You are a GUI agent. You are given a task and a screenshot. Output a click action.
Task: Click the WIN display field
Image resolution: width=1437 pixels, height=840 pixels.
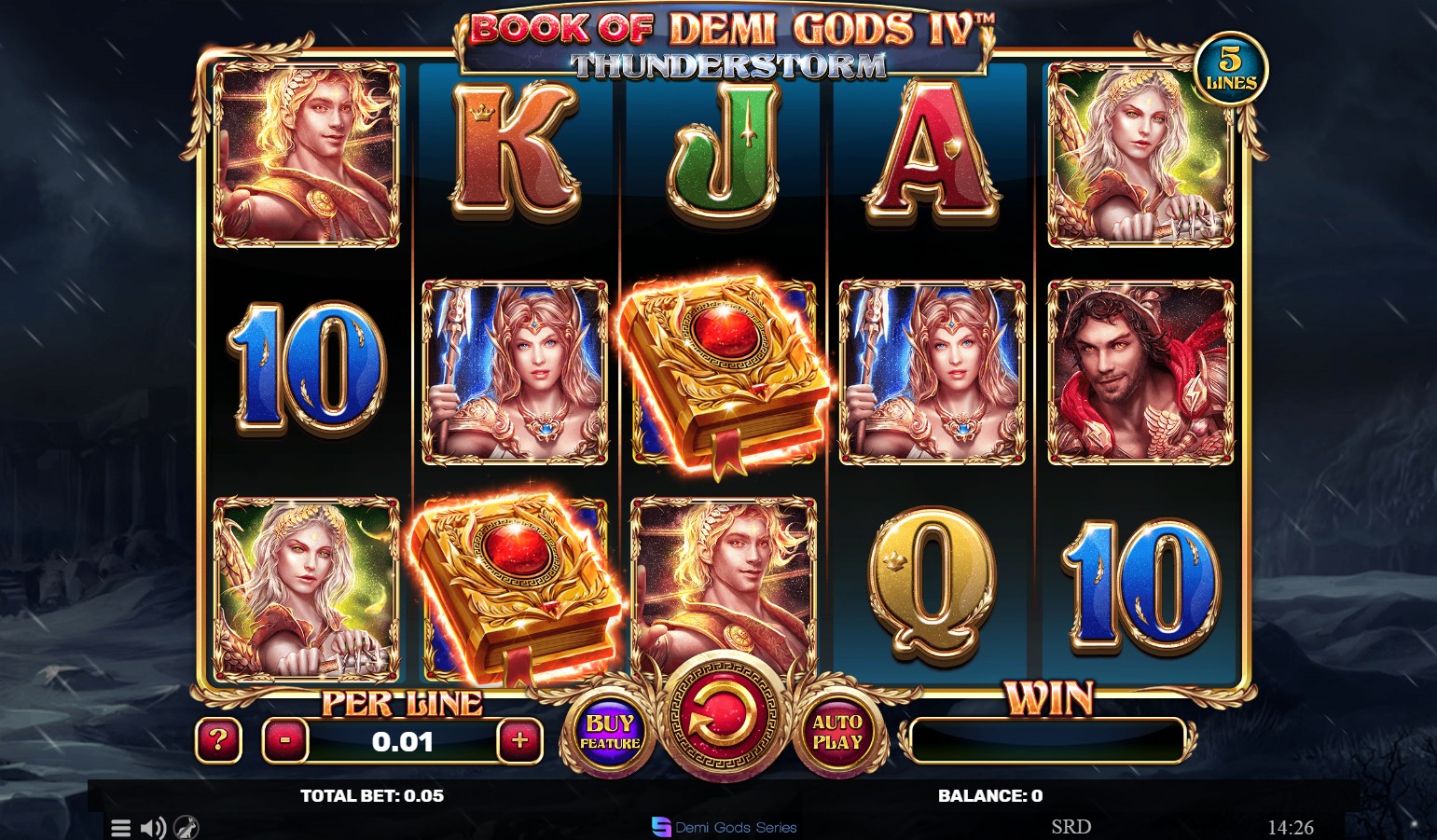(x=1048, y=738)
